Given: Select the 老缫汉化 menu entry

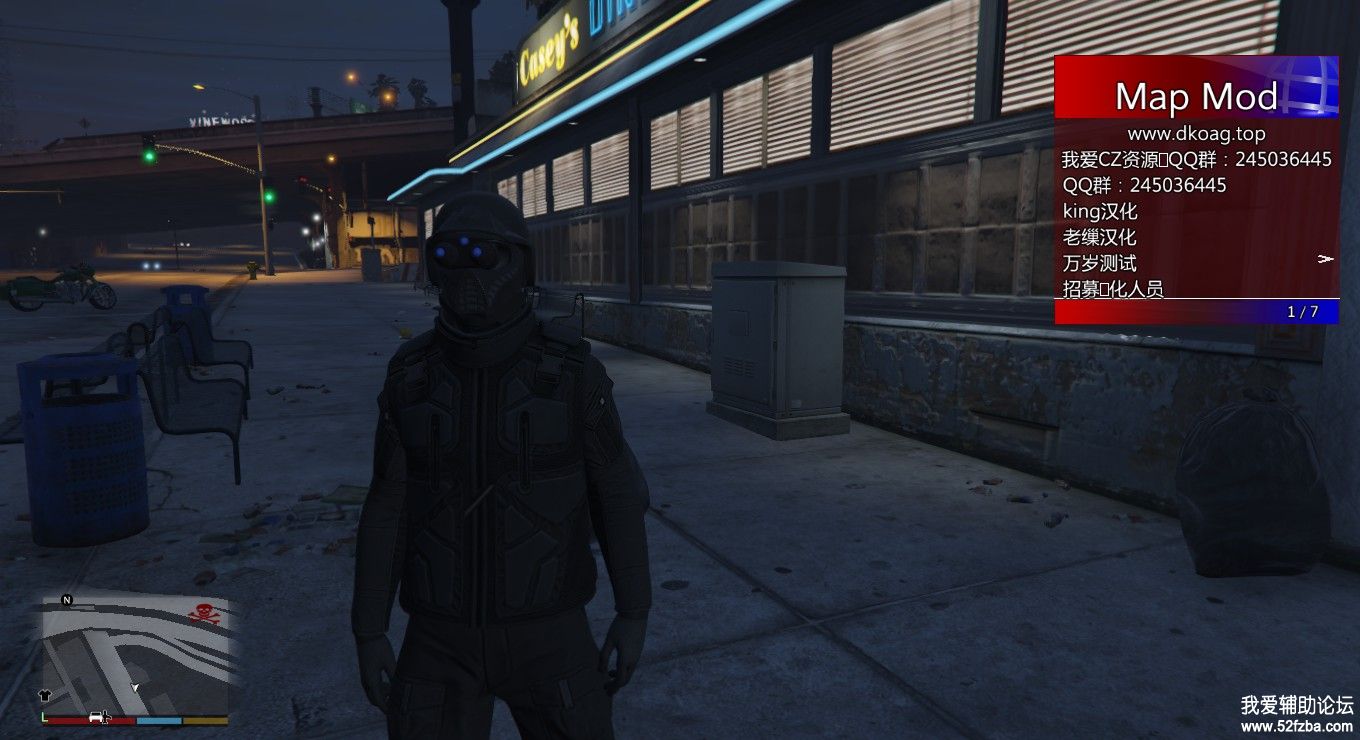Looking at the screenshot, I should point(1100,237).
